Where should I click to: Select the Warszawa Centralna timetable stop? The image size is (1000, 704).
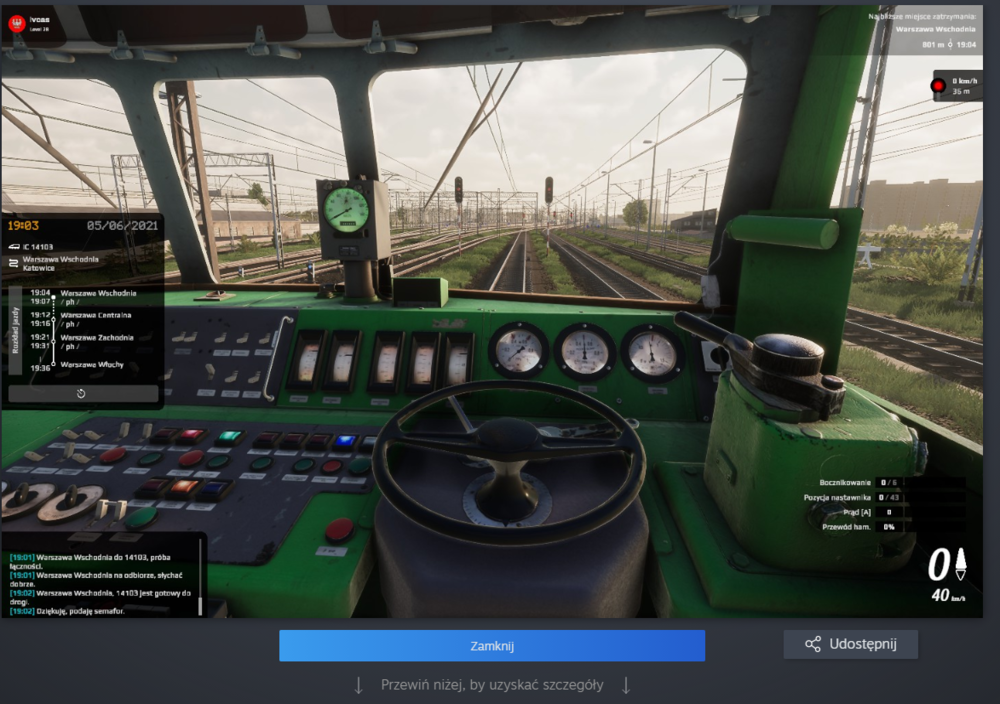point(96,314)
